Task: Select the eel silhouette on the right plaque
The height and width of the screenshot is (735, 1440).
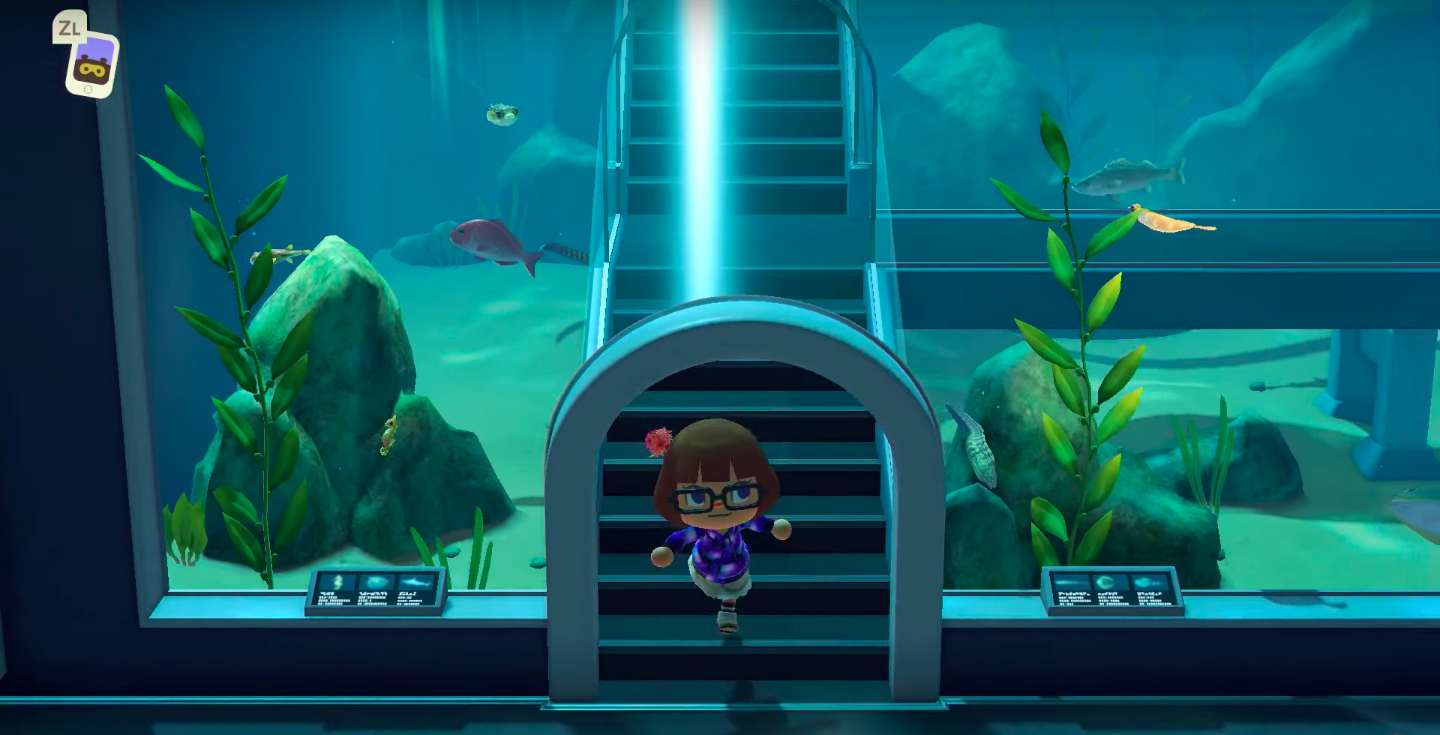Action: (x=1068, y=582)
